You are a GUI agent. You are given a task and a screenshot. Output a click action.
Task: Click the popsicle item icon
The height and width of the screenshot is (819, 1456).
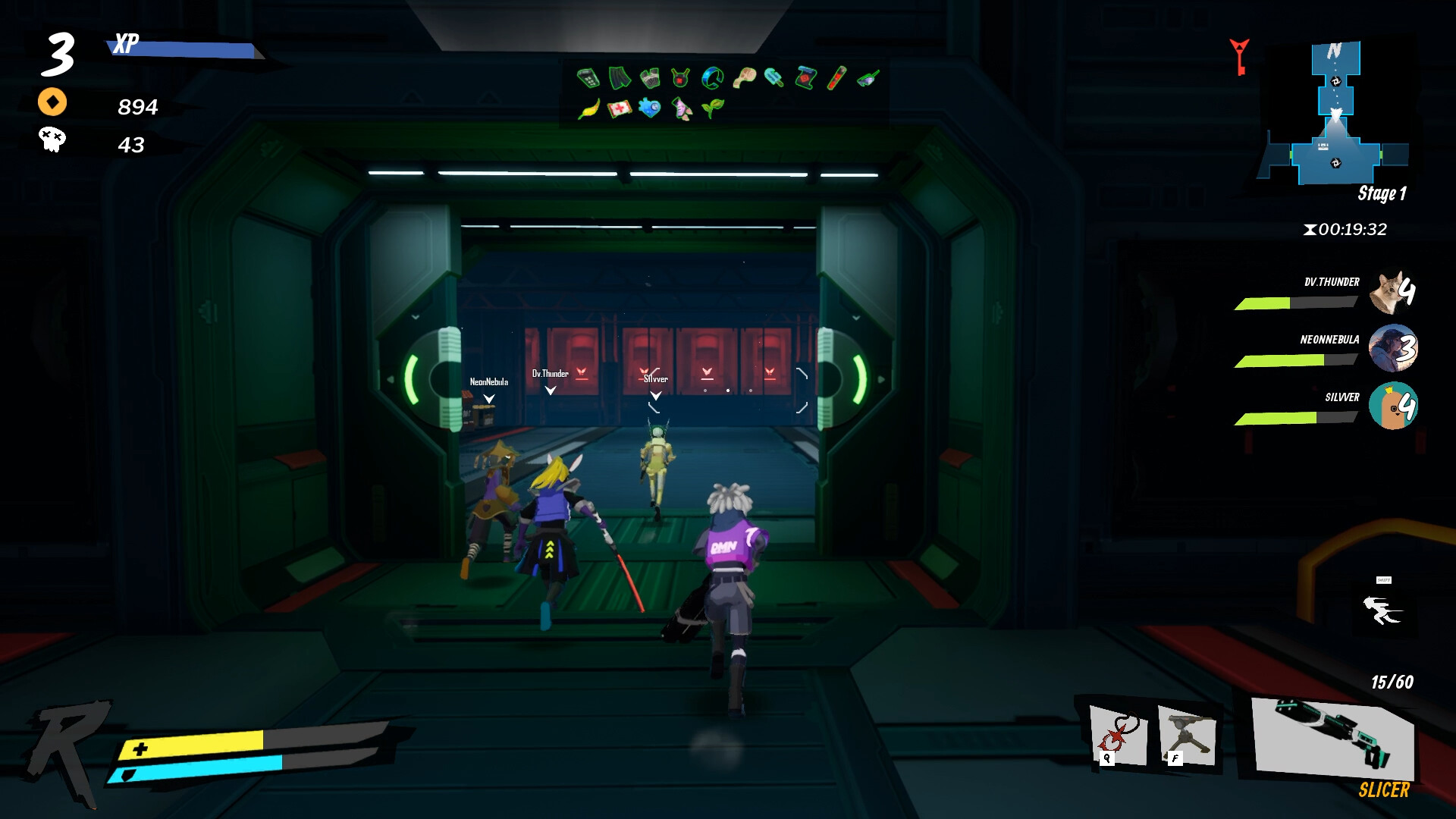[x=774, y=77]
